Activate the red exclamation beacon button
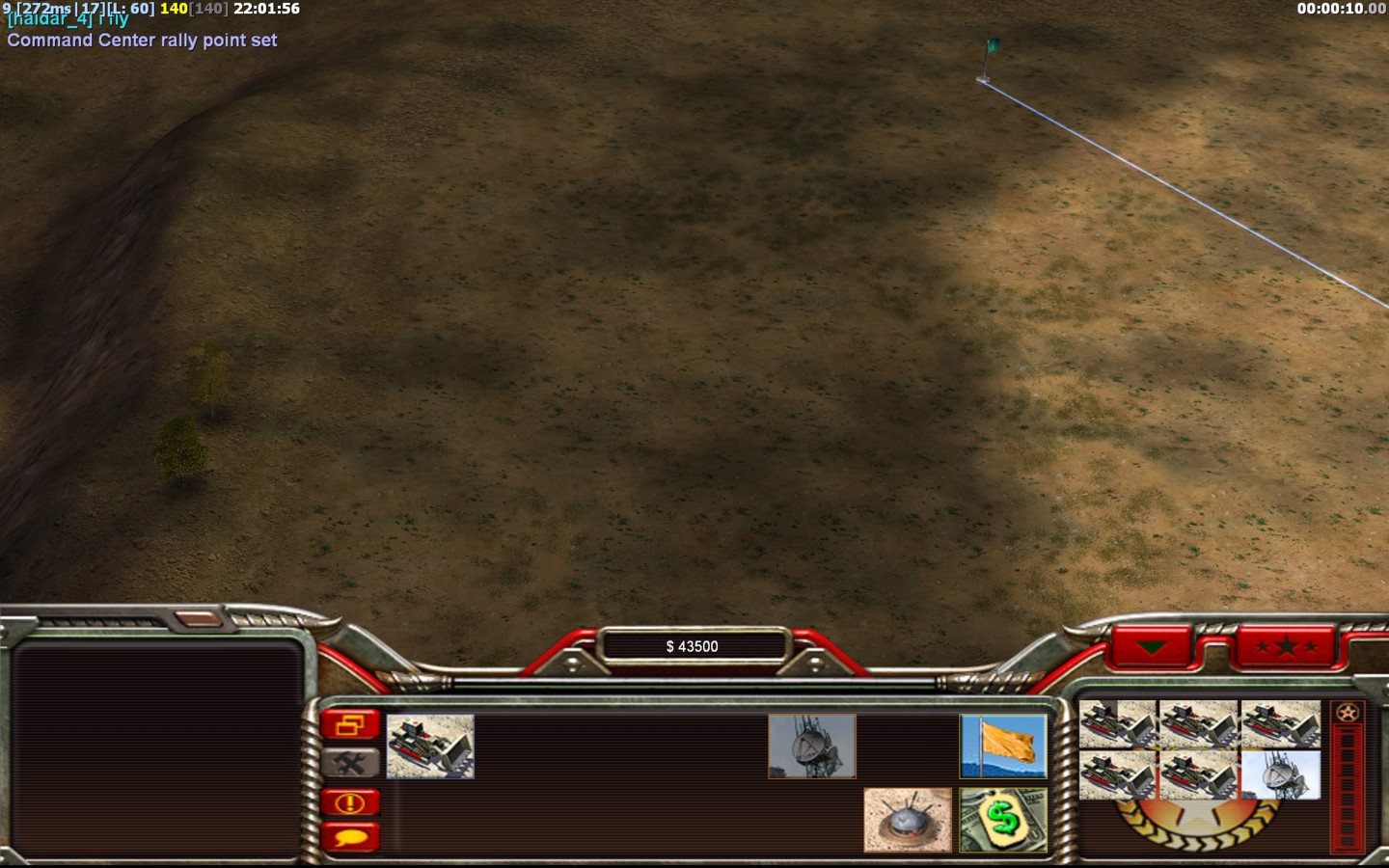This screenshot has width=1389, height=868. point(349,802)
